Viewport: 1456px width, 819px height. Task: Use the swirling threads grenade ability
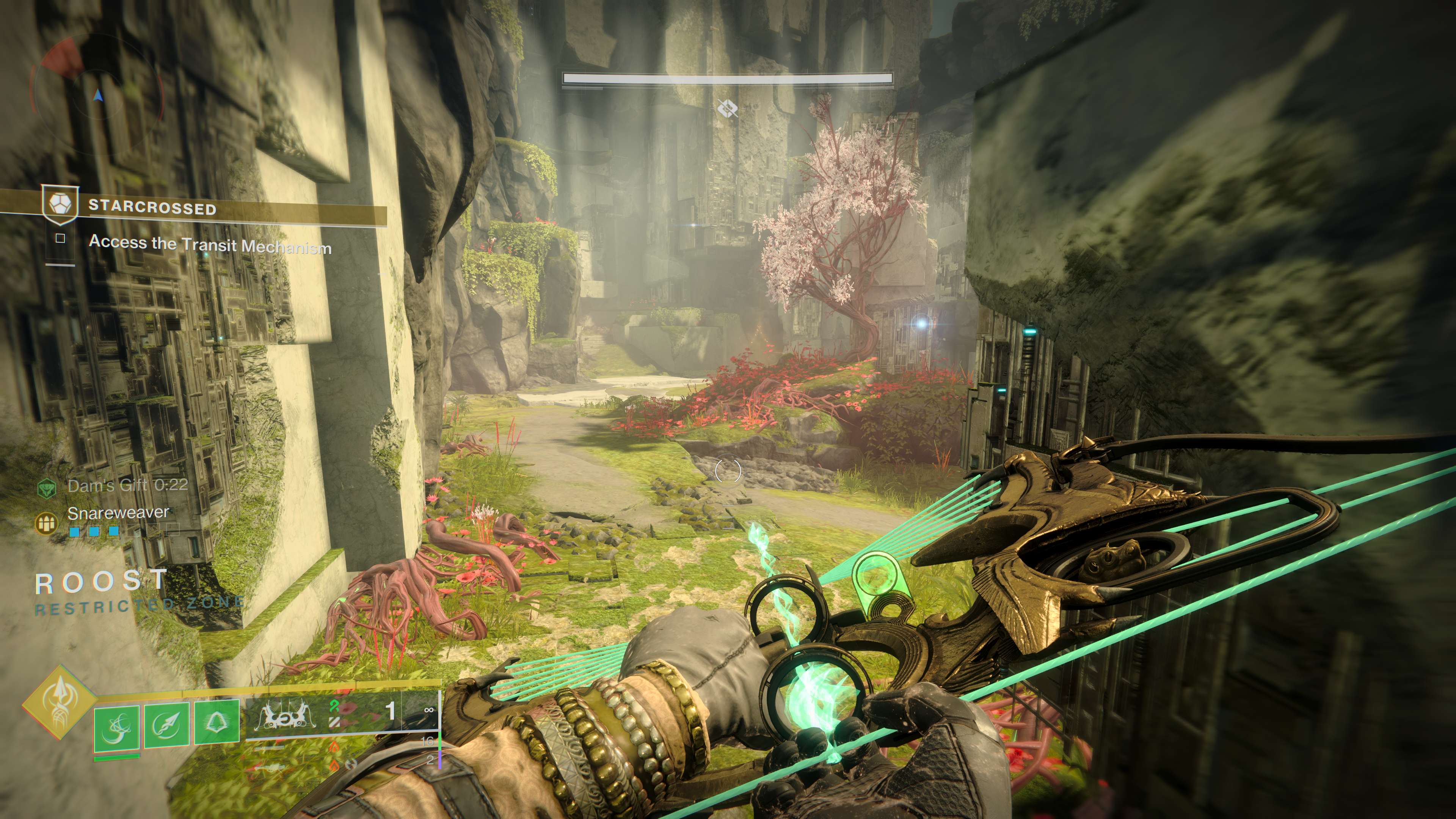(116, 728)
